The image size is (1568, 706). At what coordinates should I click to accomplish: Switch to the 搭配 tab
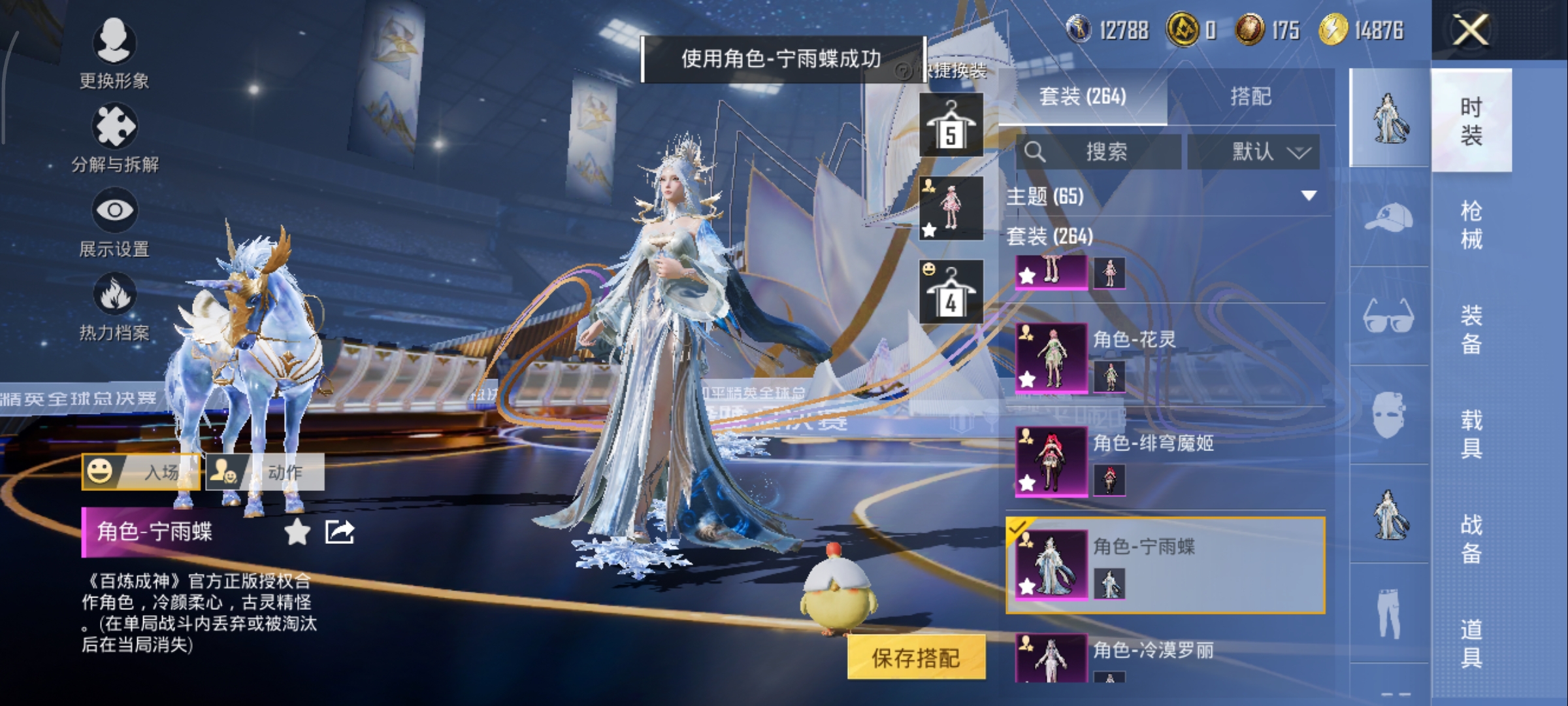[x=1250, y=97]
